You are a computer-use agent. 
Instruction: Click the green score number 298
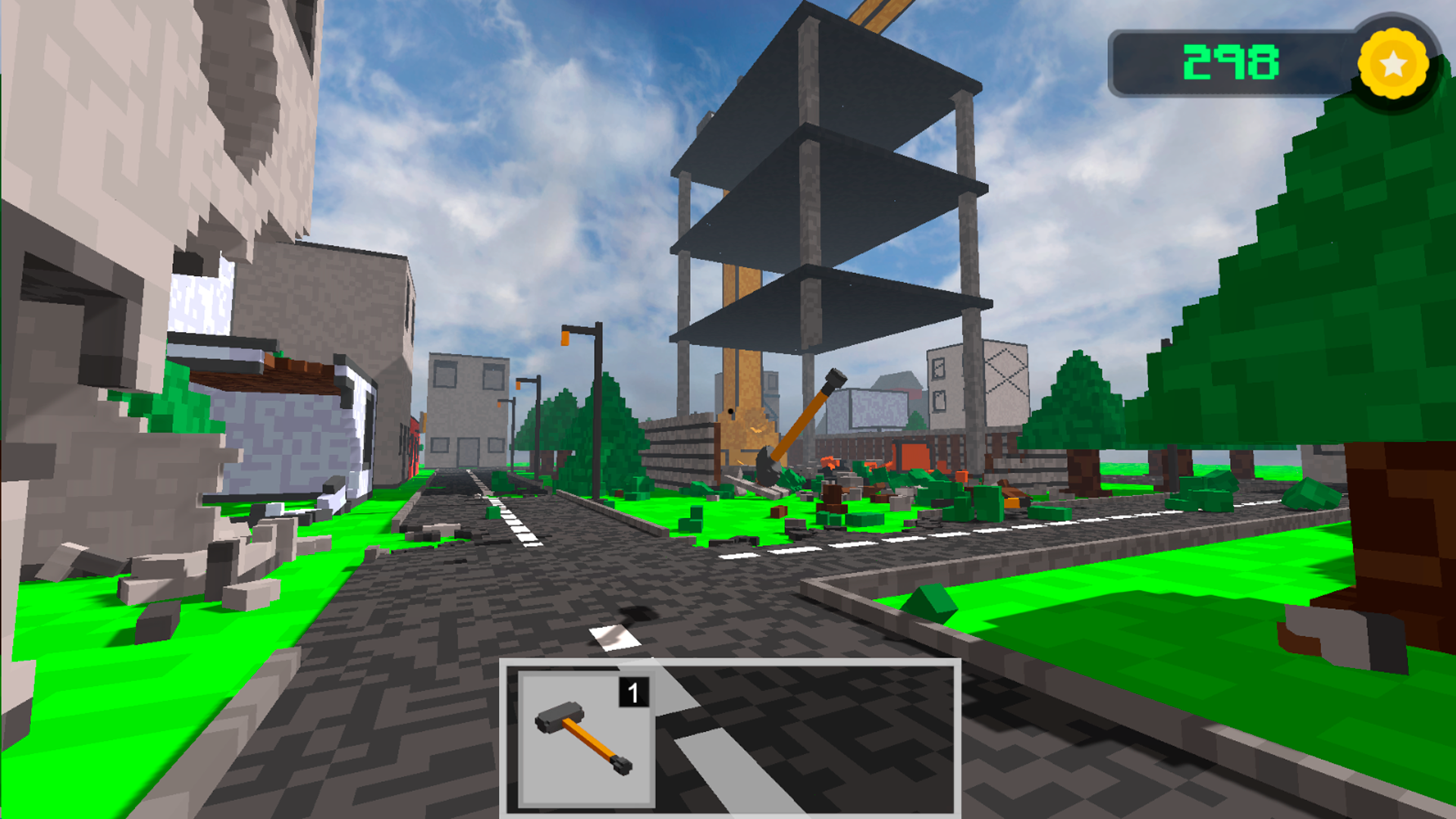coord(1232,62)
